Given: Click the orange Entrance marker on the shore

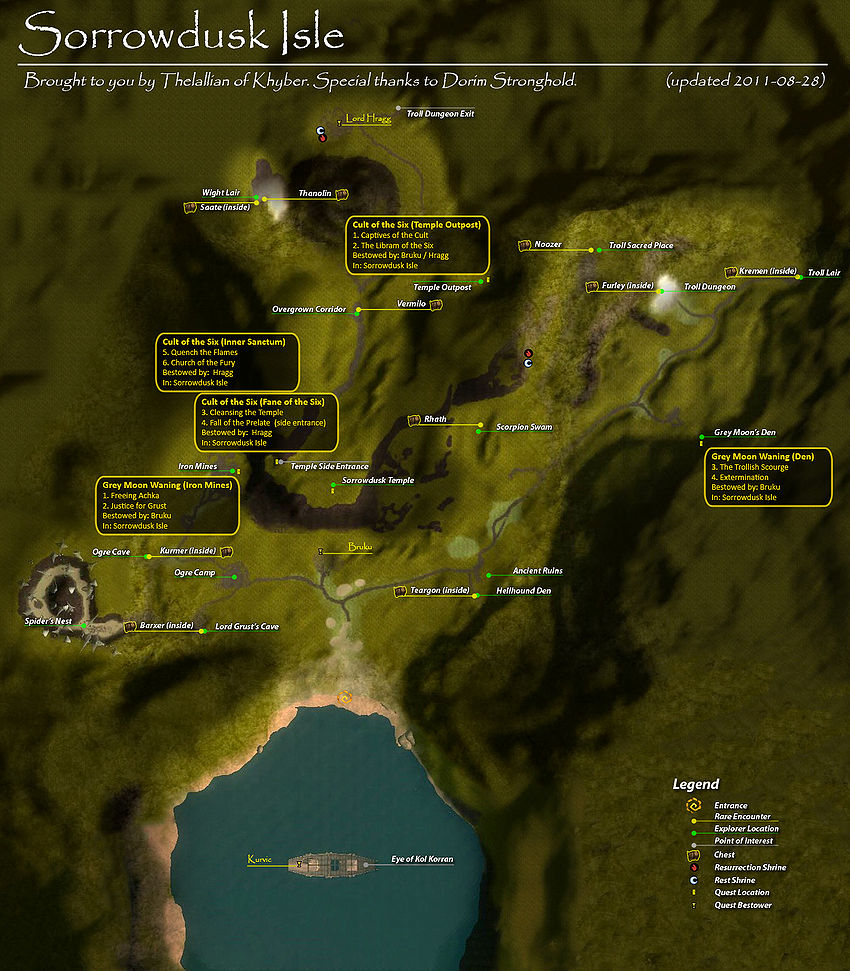Looking at the screenshot, I should coord(345,697).
